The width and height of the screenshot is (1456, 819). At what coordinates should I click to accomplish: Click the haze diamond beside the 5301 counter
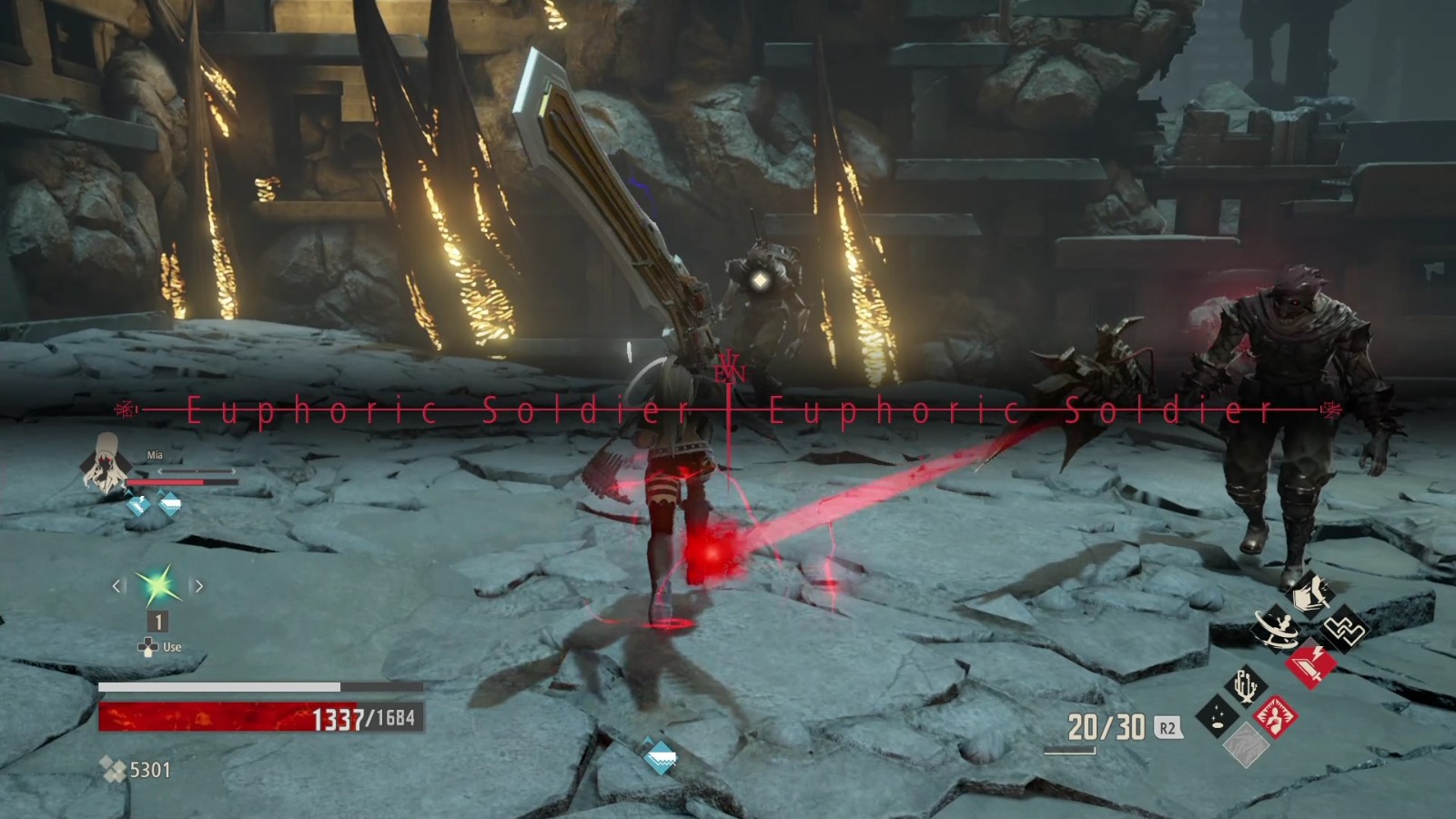[114, 770]
